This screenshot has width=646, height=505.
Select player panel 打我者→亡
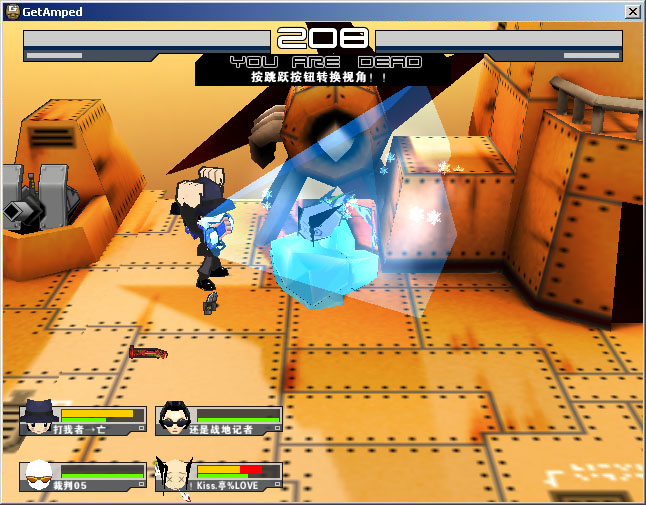[x=84, y=420]
